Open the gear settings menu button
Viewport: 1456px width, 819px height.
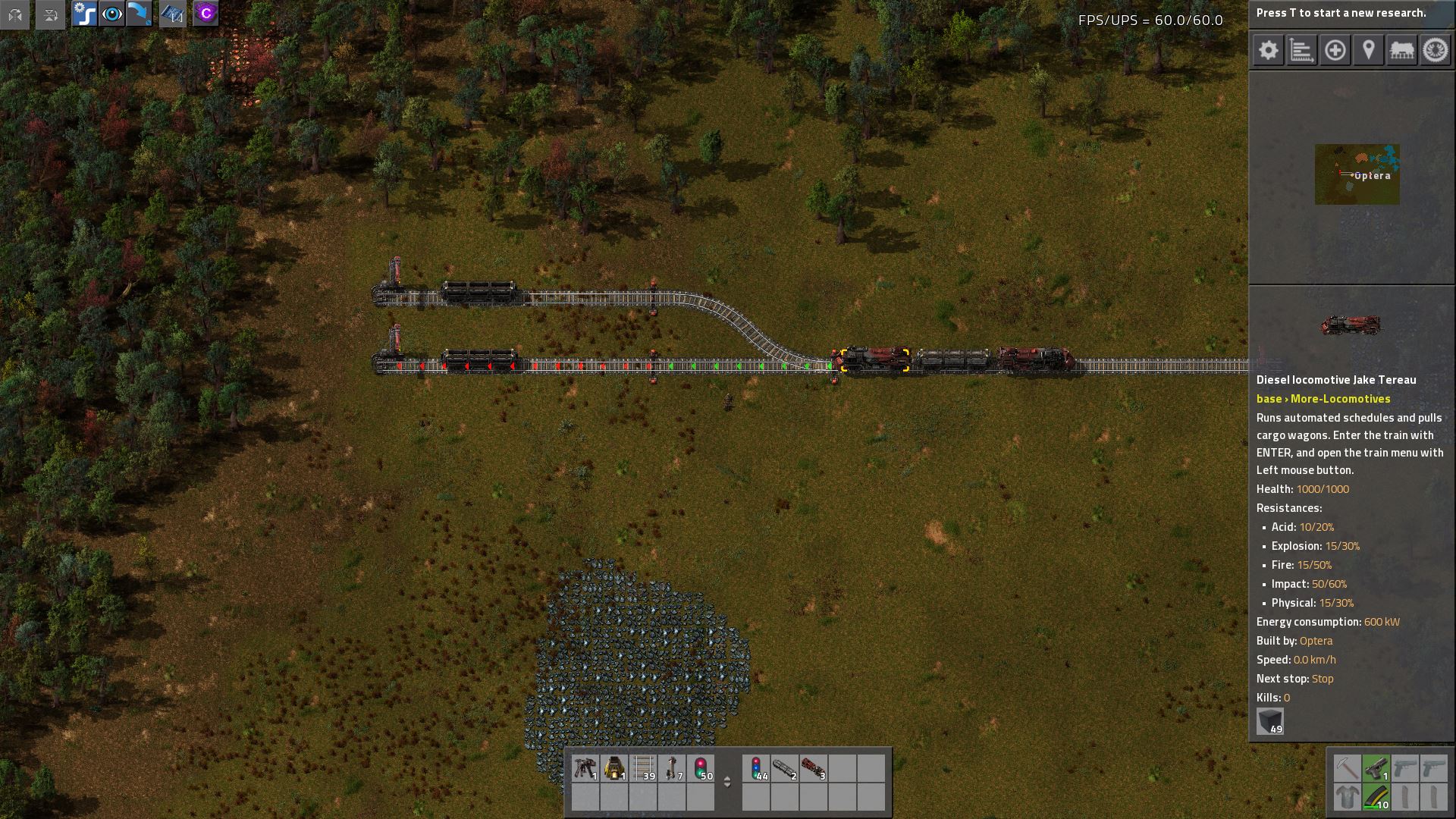(1268, 51)
